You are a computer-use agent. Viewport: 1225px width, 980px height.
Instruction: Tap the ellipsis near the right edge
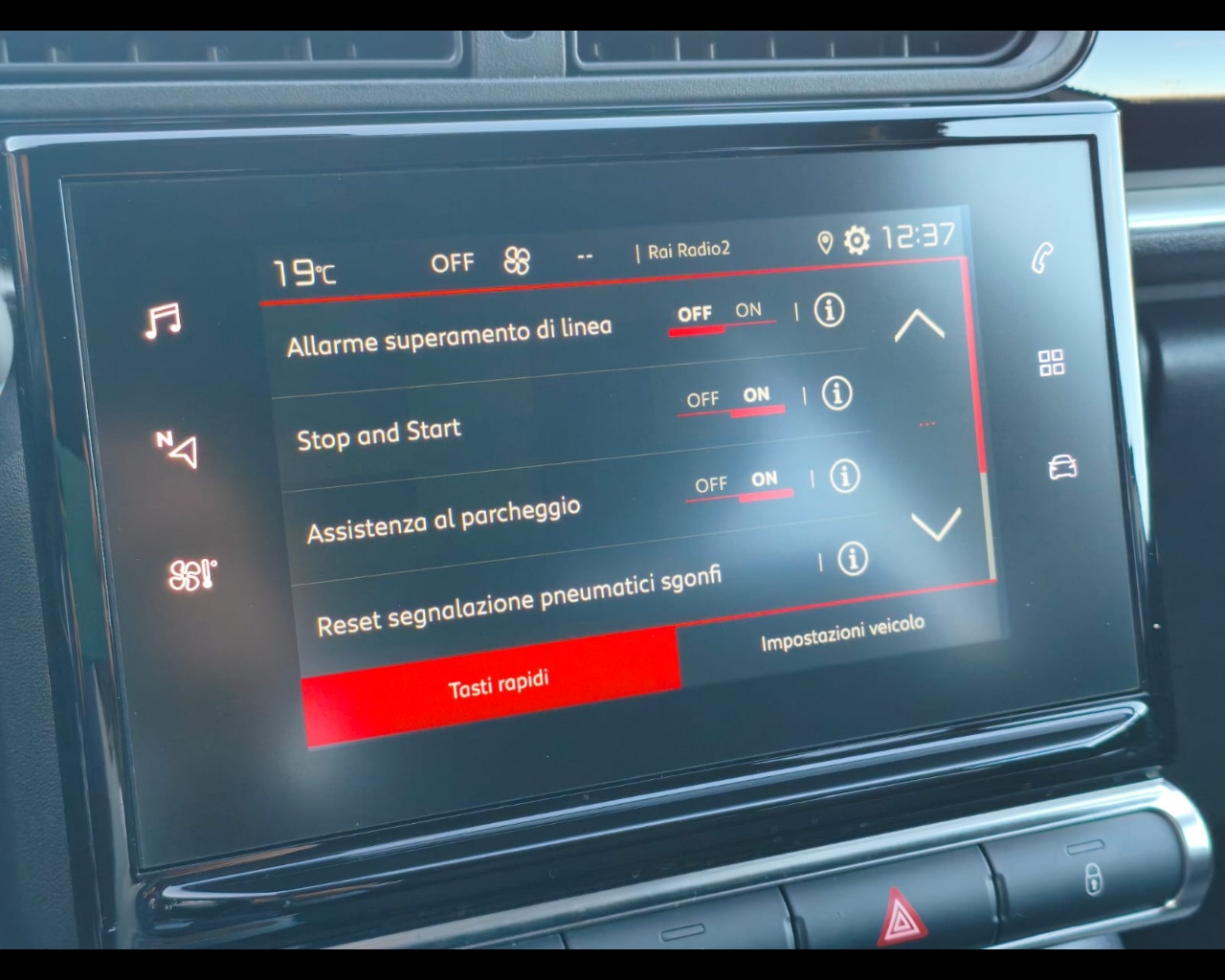coord(925,424)
